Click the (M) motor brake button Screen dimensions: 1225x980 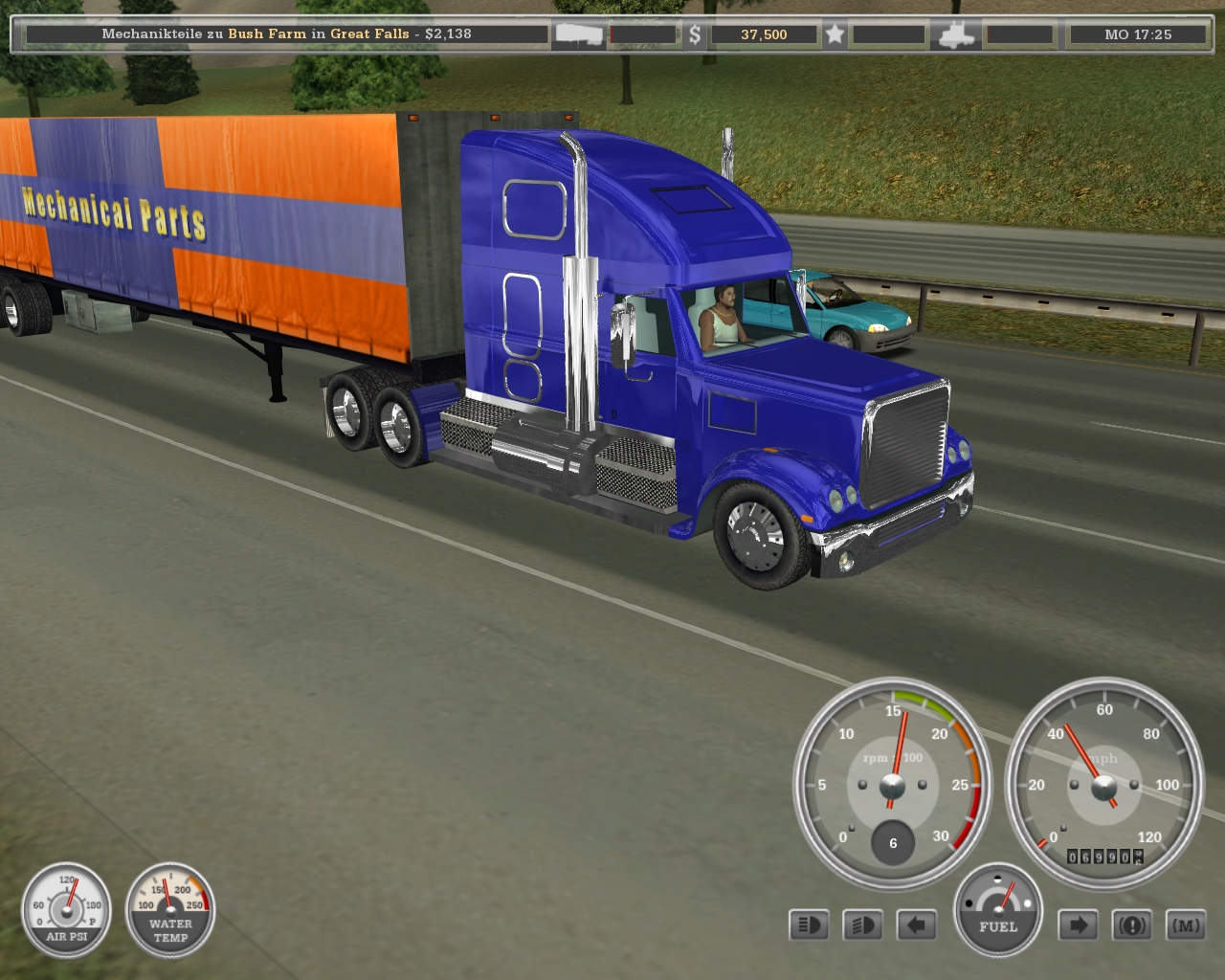tap(1186, 925)
